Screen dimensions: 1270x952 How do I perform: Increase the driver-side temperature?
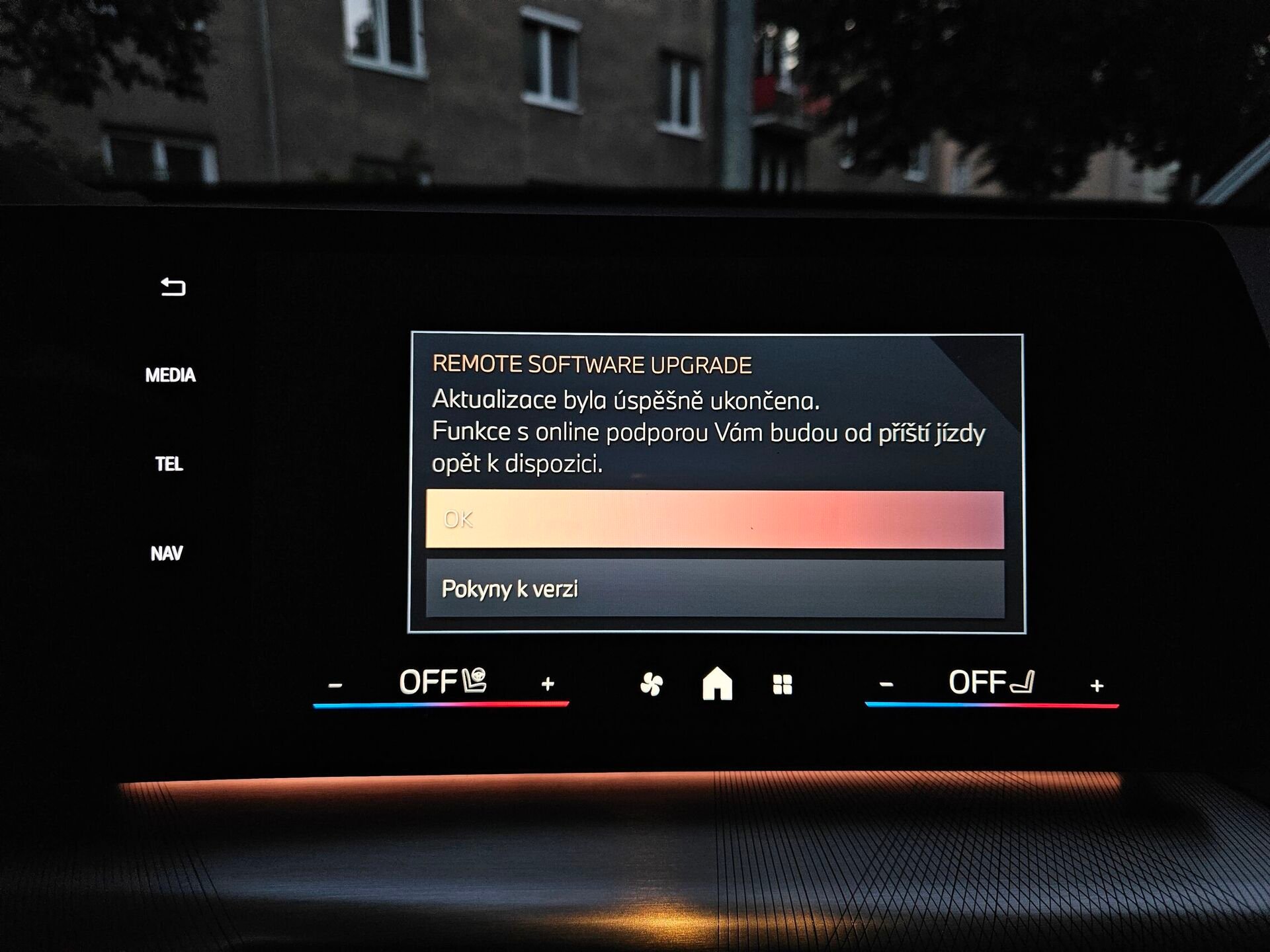pyautogui.click(x=548, y=684)
